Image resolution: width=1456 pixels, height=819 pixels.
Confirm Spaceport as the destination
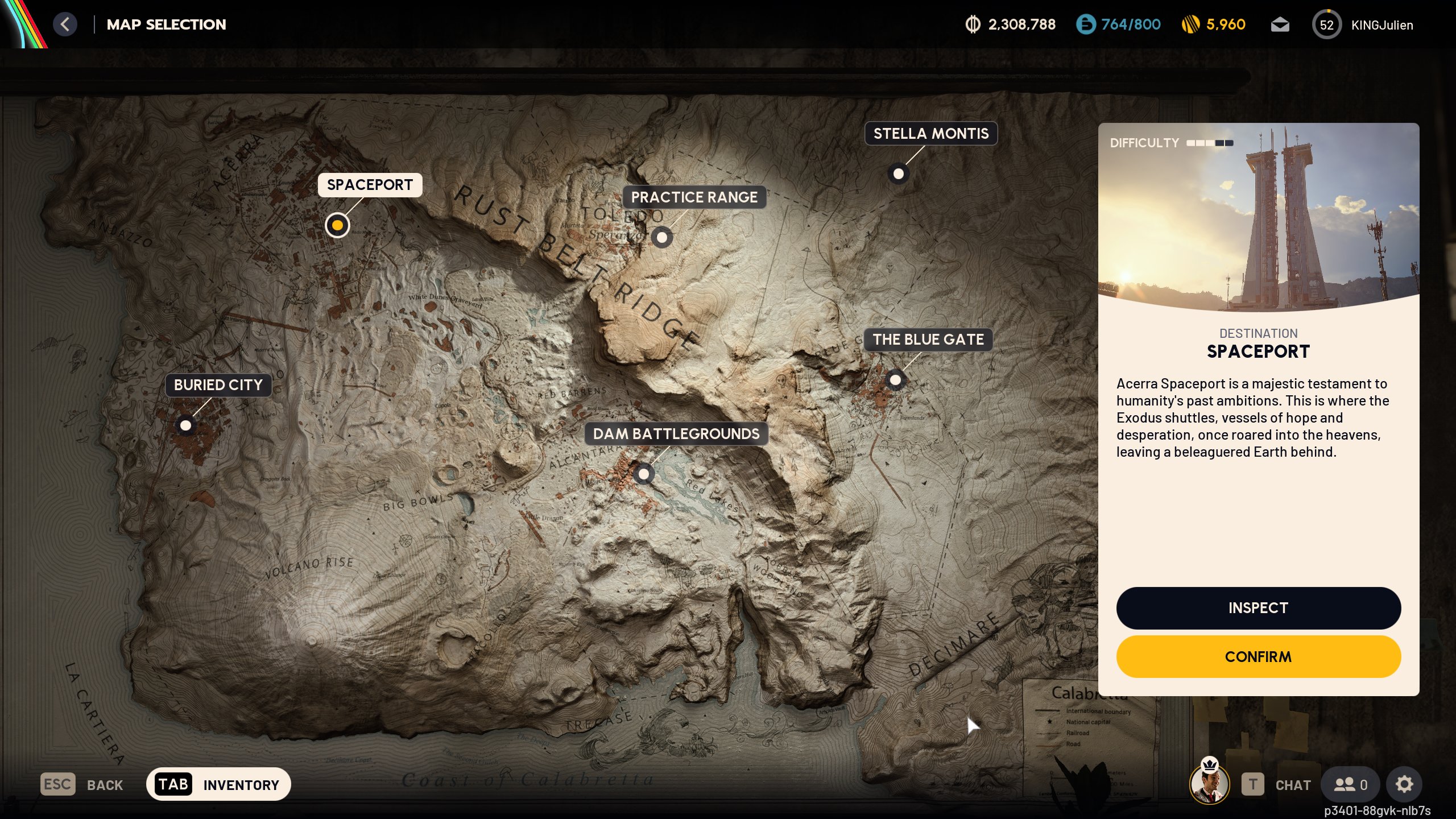tap(1258, 657)
